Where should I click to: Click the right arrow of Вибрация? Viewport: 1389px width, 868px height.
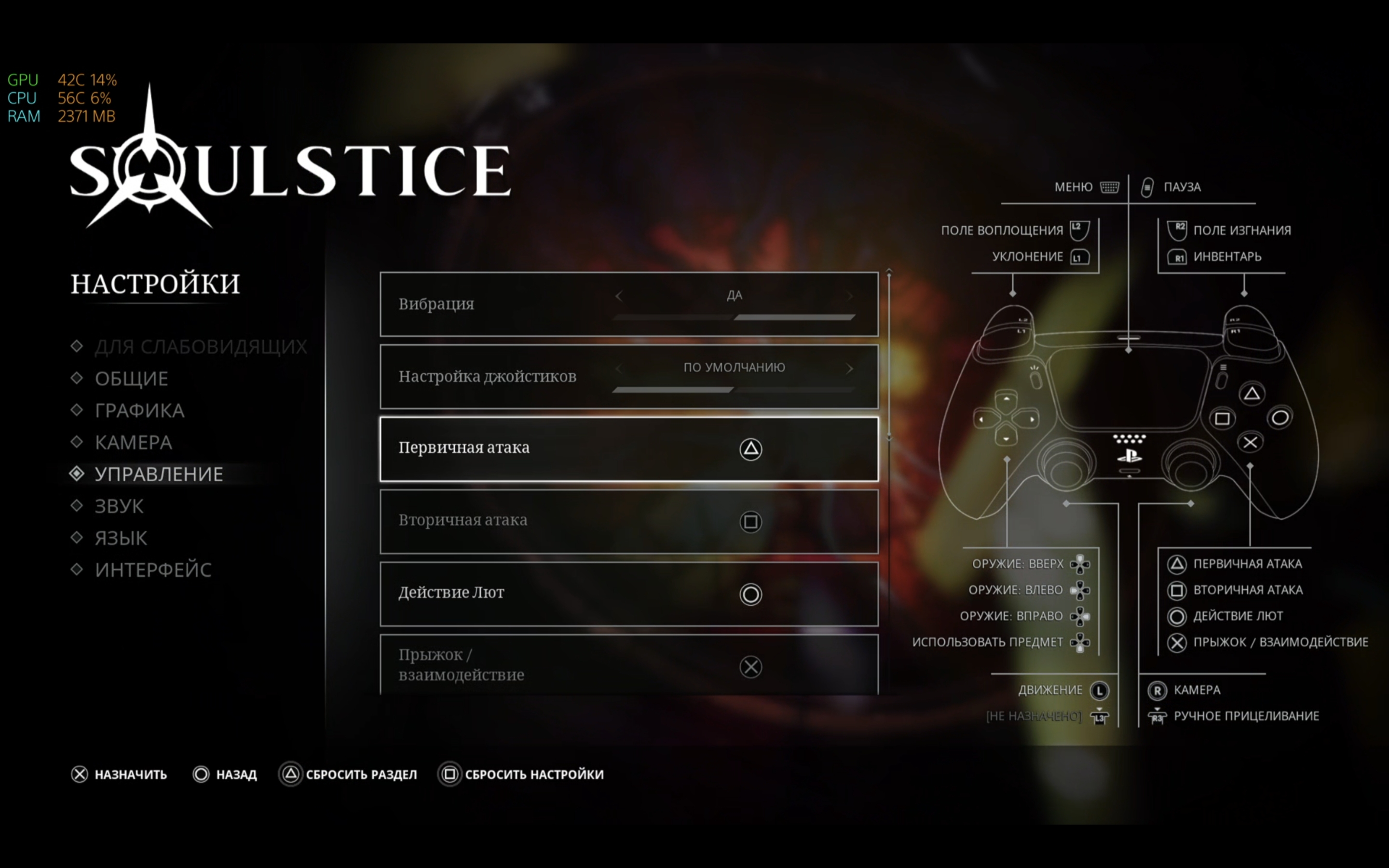pos(850,296)
